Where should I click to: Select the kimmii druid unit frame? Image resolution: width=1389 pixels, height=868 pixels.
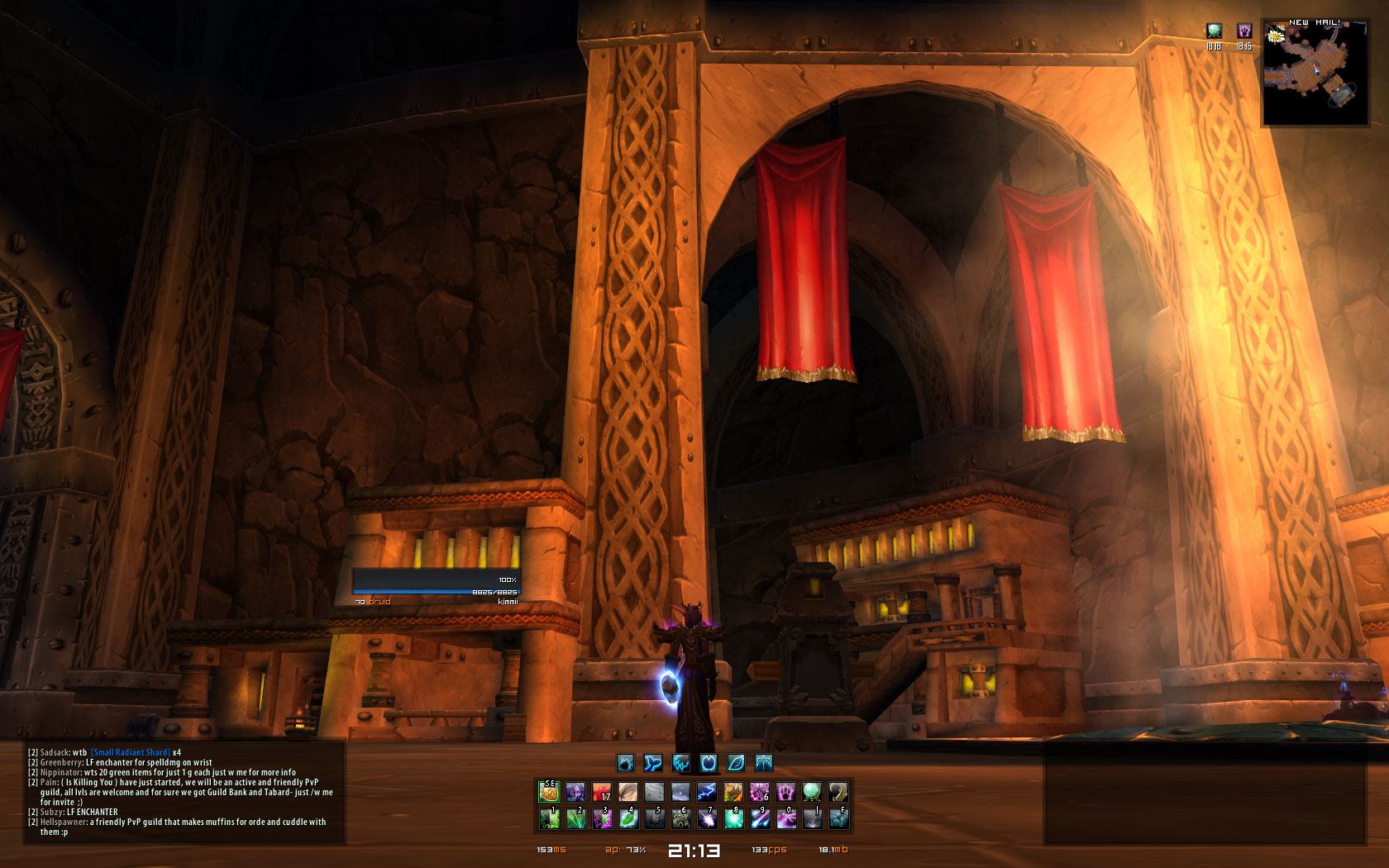tap(437, 586)
